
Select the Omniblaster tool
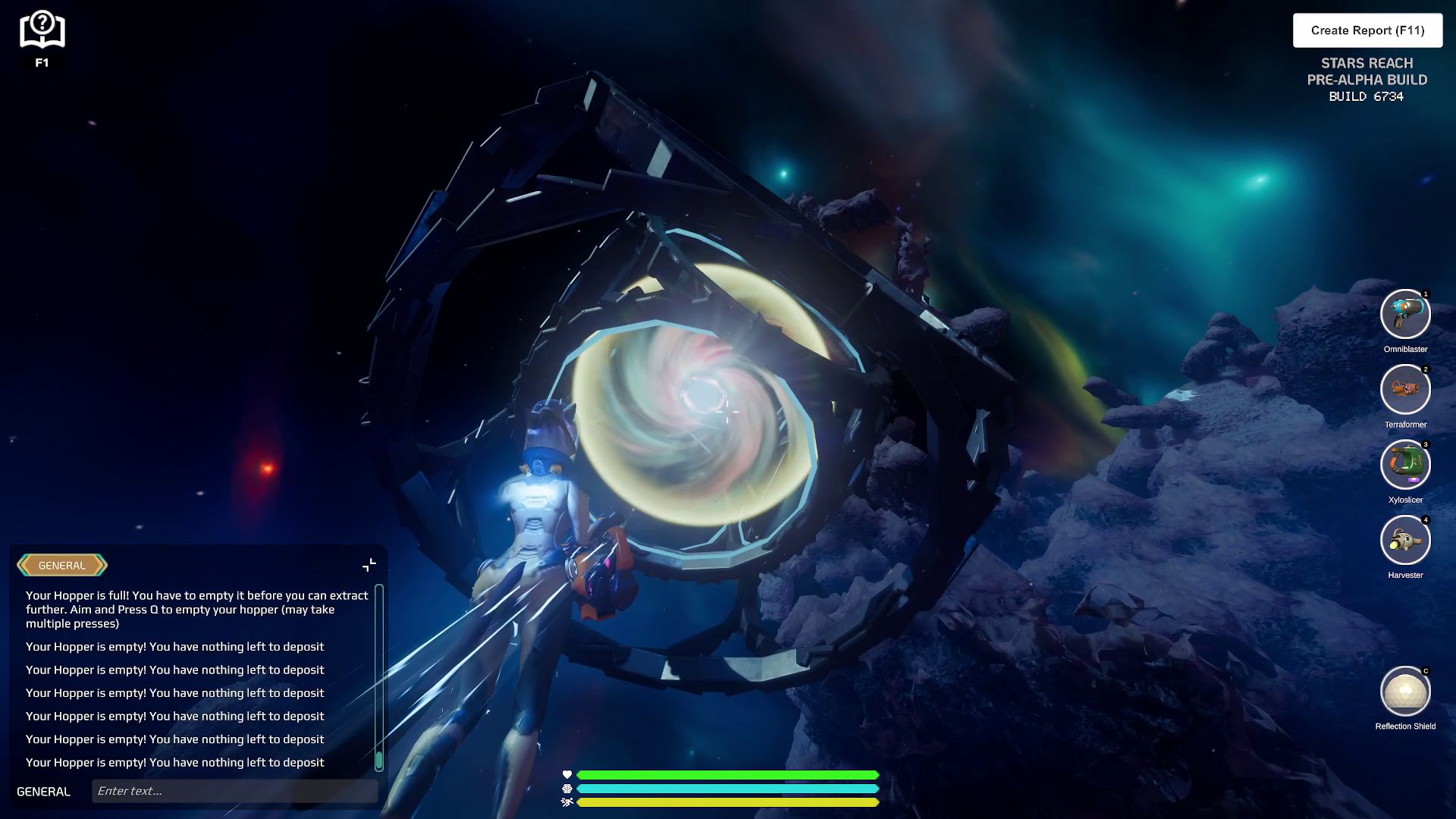tap(1405, 314)
